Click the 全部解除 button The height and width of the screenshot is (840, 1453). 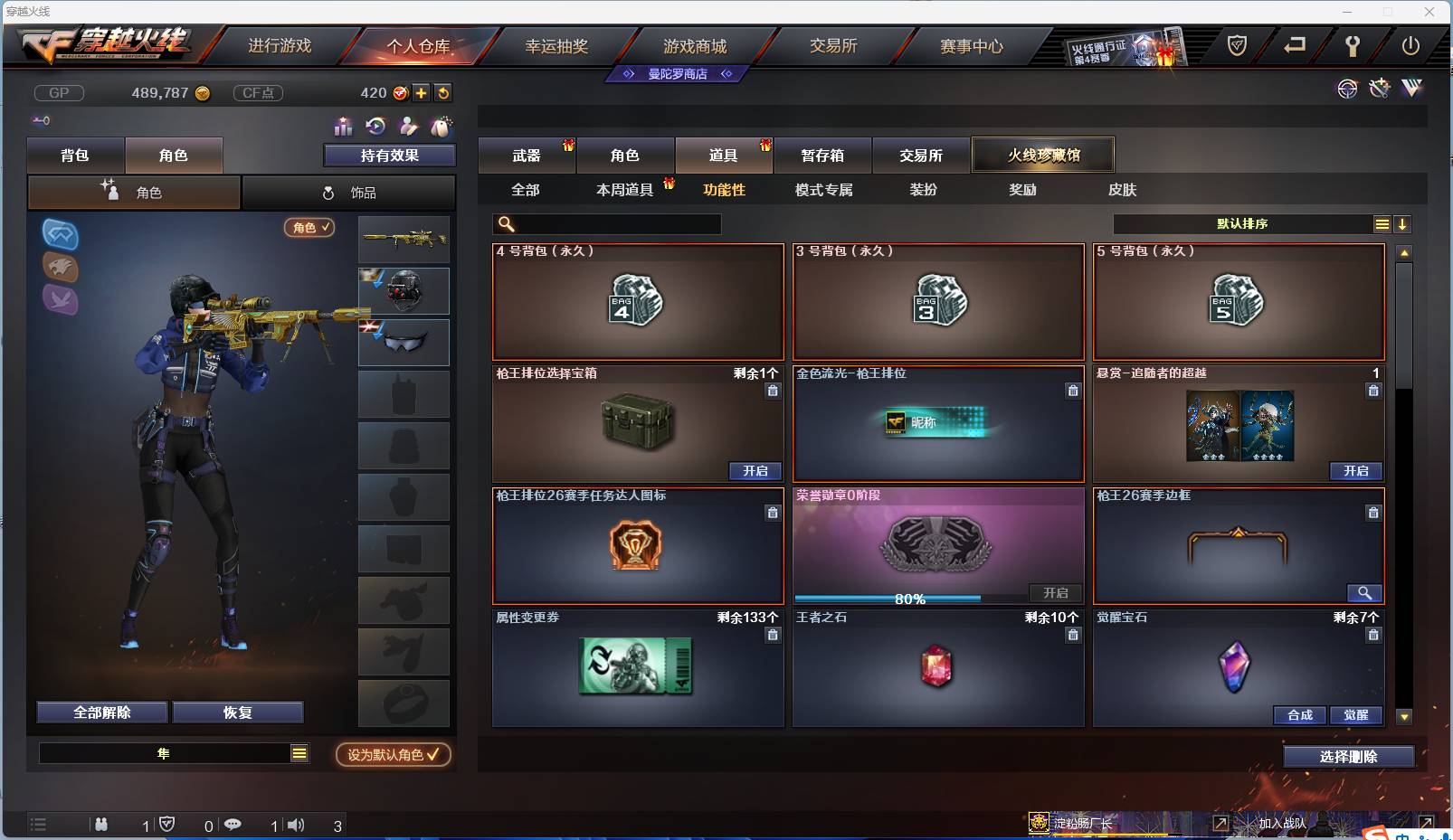101,712
